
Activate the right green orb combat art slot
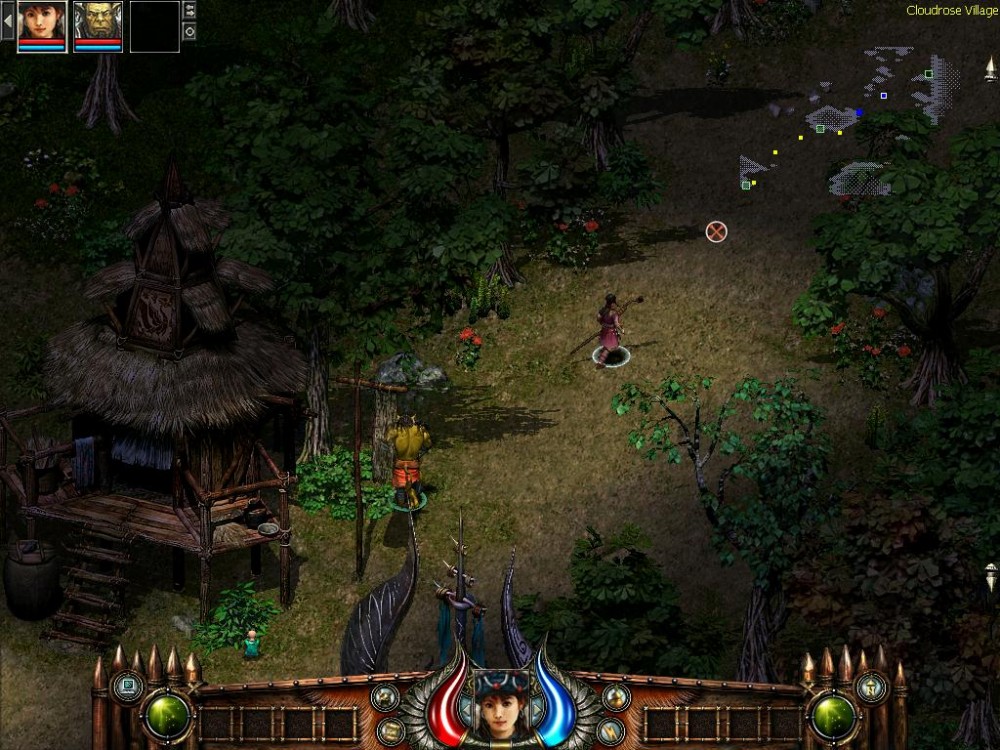832,714
